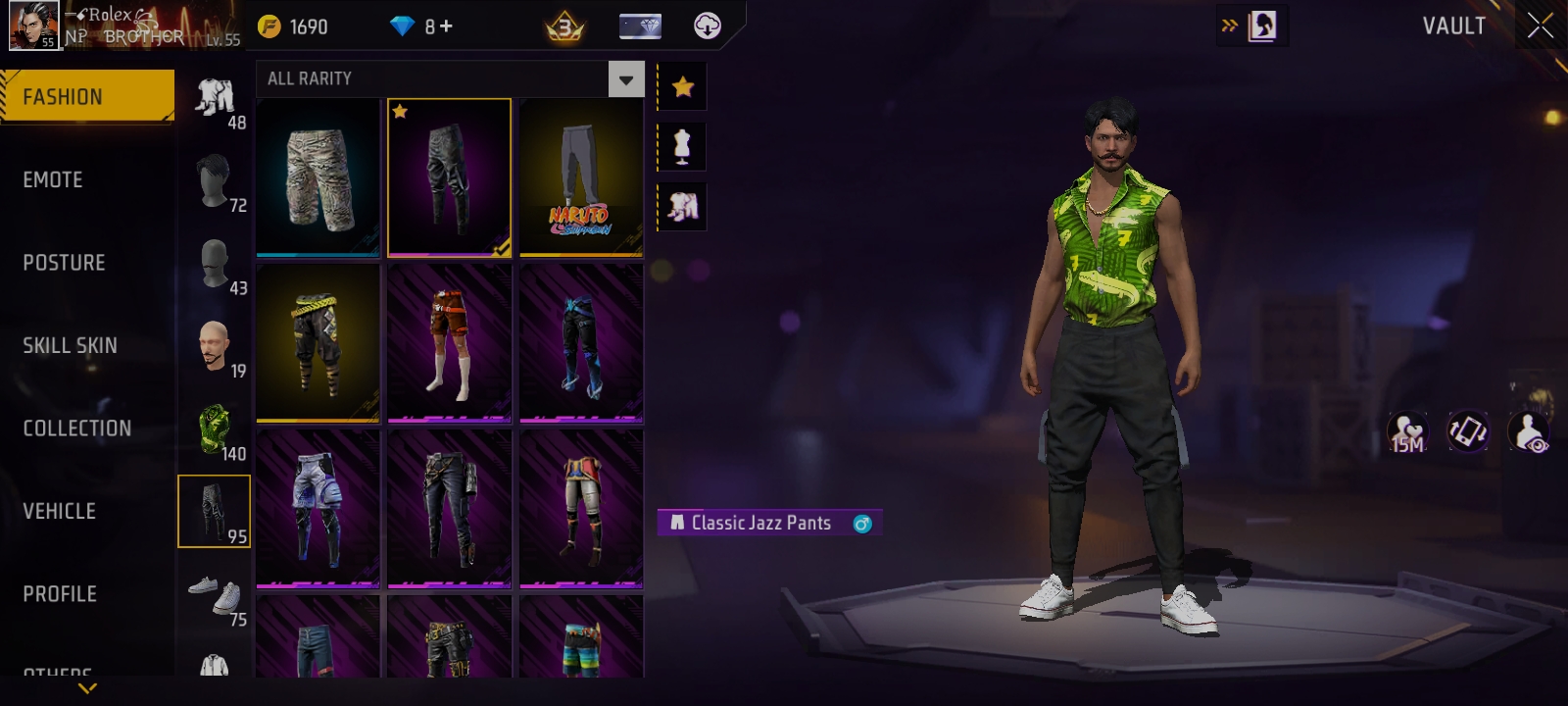Toggle the full outfit set view
The height and width of the screenshot is (706, 1568).
(x=681, y=208)
